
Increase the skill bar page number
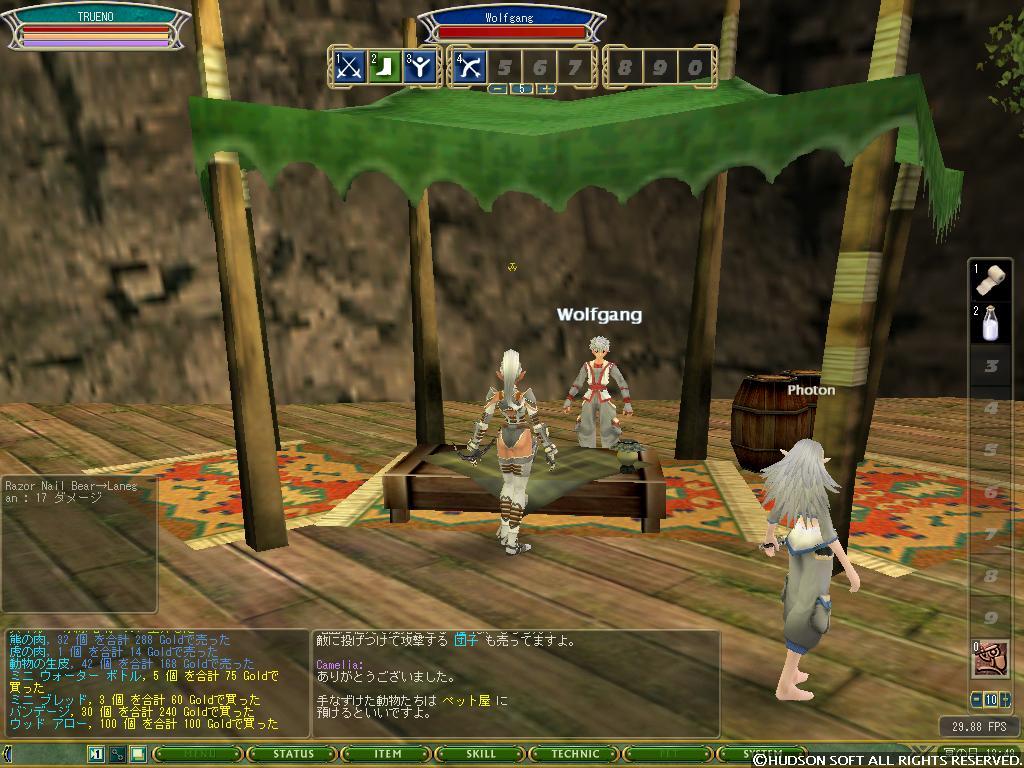(x=546, y=89)
